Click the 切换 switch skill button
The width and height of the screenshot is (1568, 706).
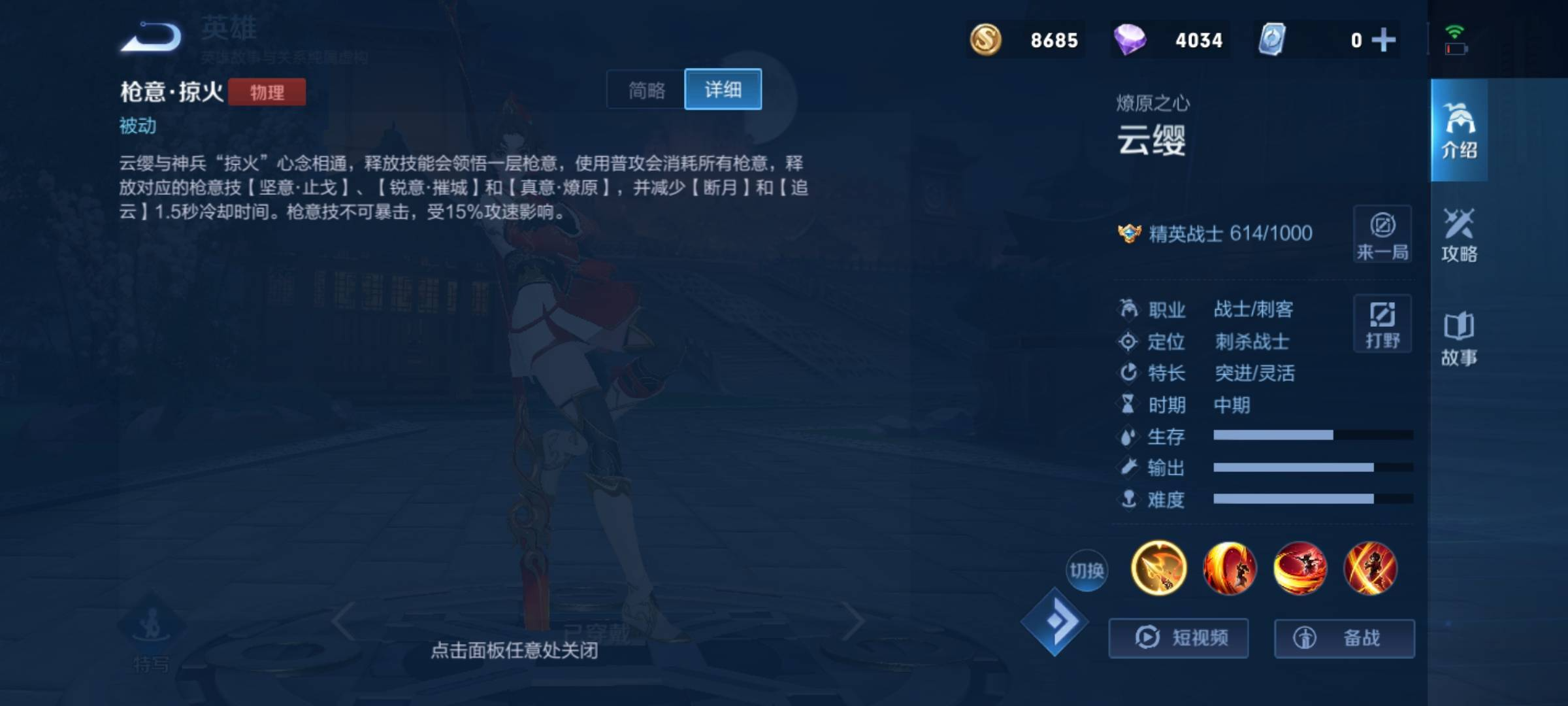pos(1086,571)
